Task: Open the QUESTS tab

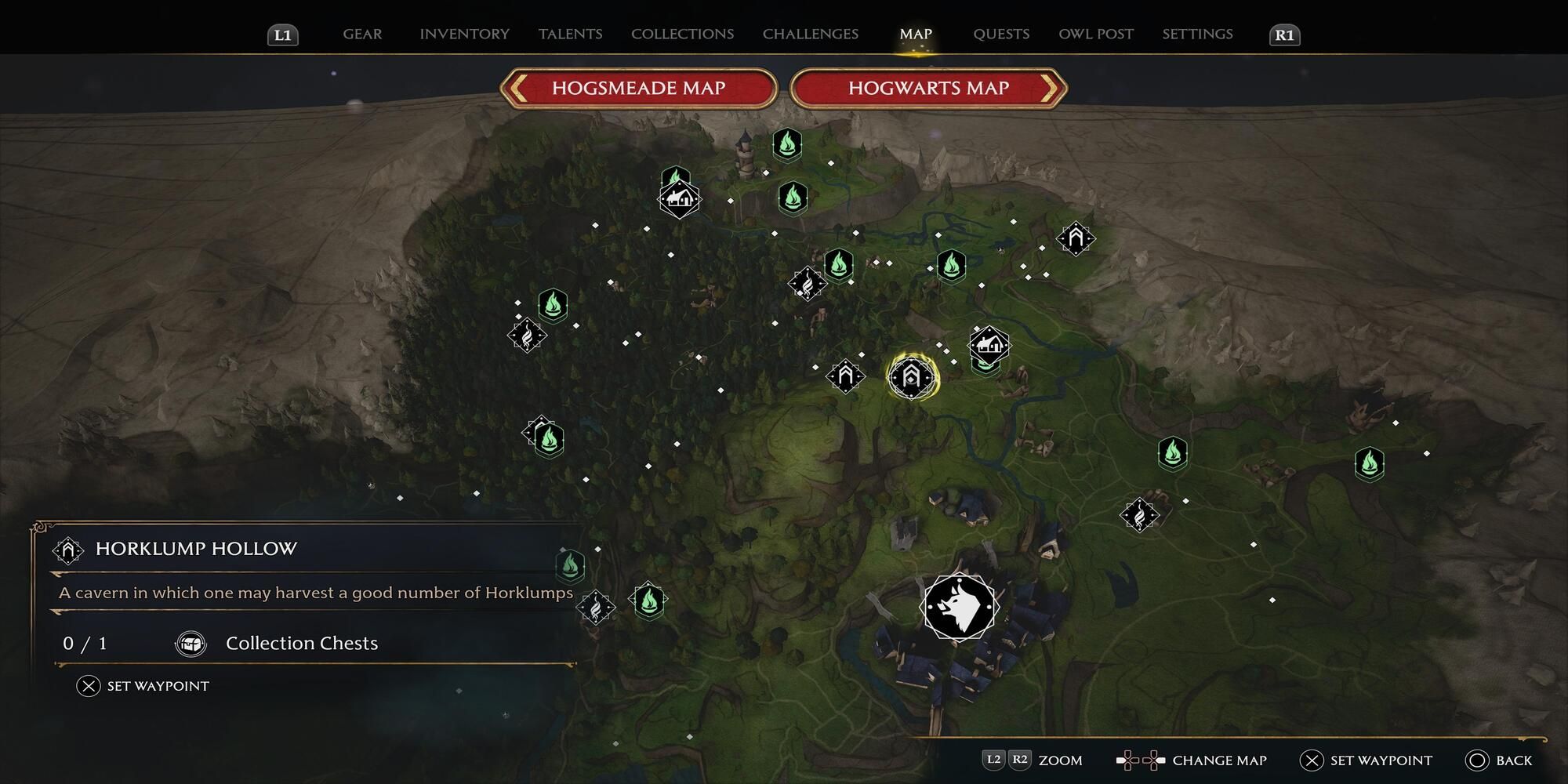Action: (1001, 34)
